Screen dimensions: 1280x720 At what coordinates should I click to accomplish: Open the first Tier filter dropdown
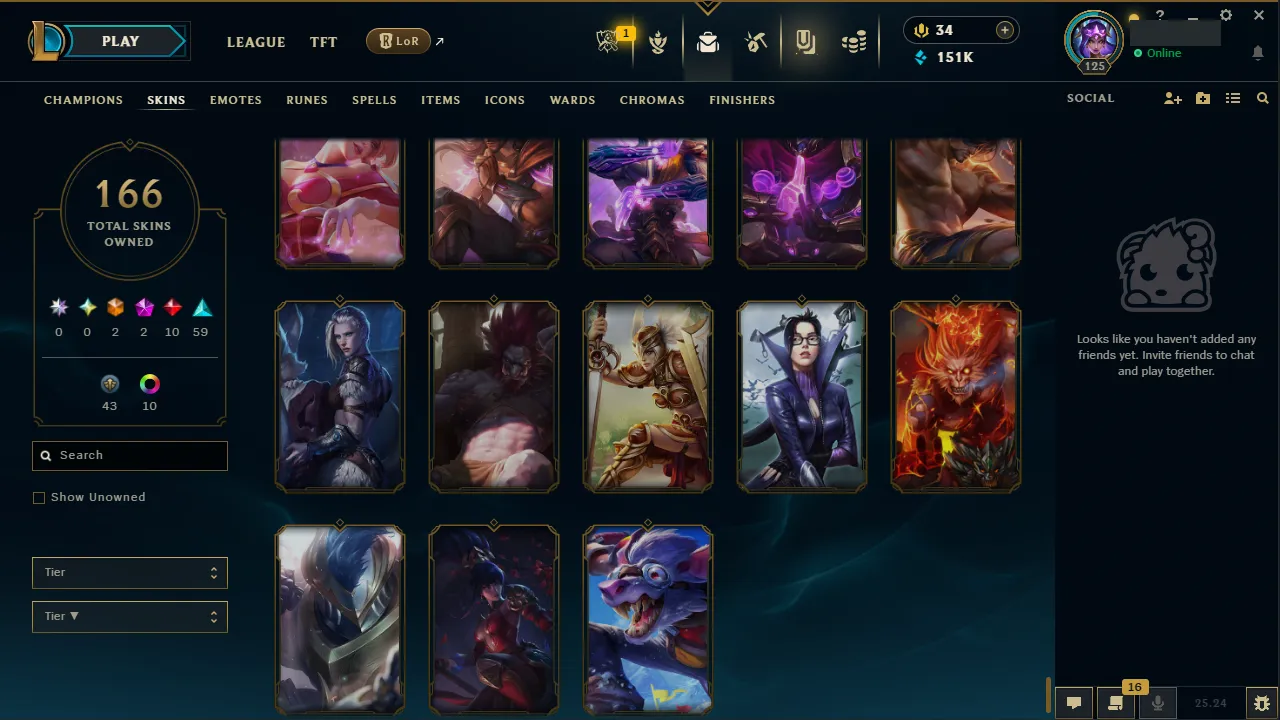pyautogui.click(x=129, y=572)
